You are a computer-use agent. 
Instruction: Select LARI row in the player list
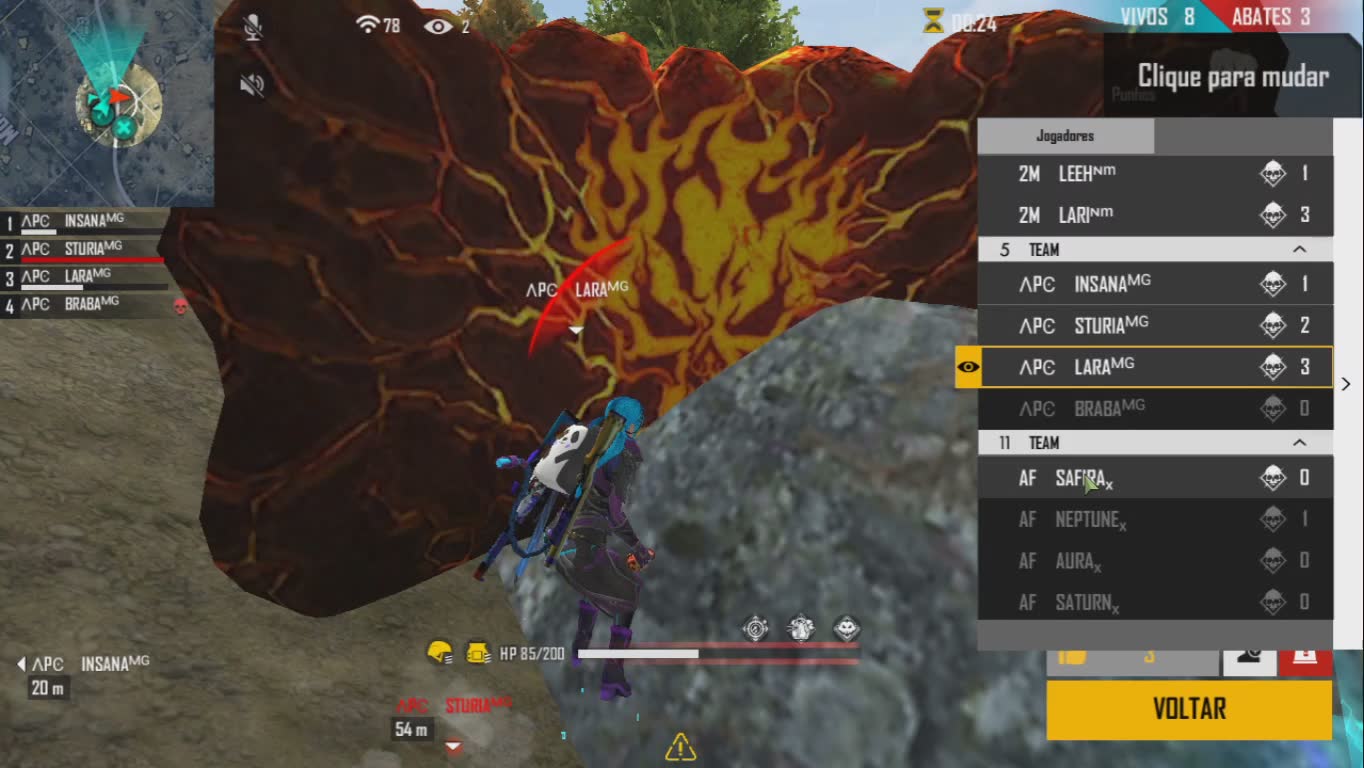[1154, 215]
